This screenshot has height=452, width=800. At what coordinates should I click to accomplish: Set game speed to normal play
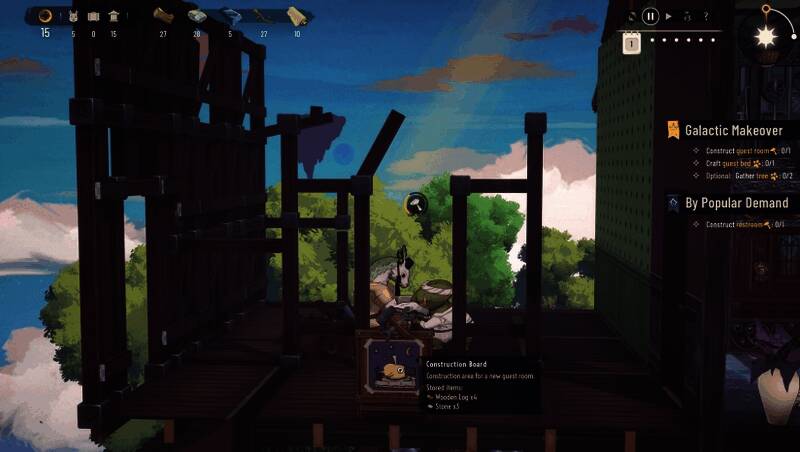pyautogui.click(x=670, y=16)
